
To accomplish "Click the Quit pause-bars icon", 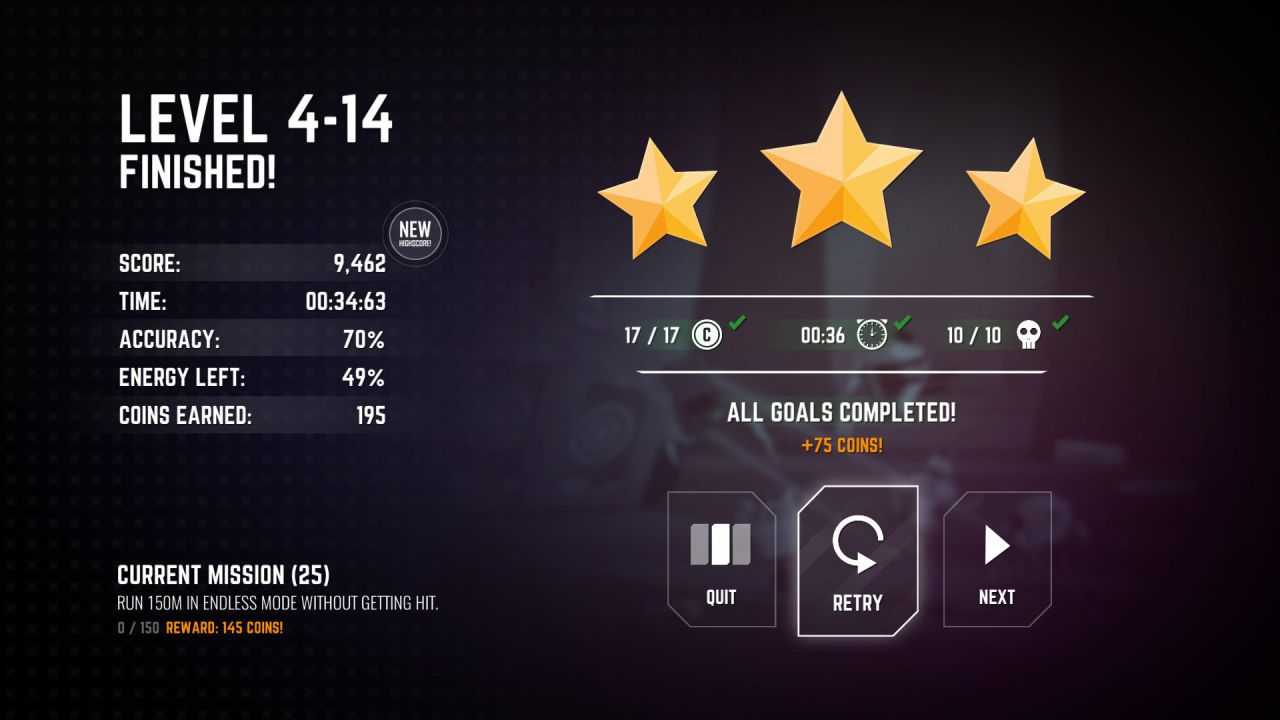I will (720, 545).
